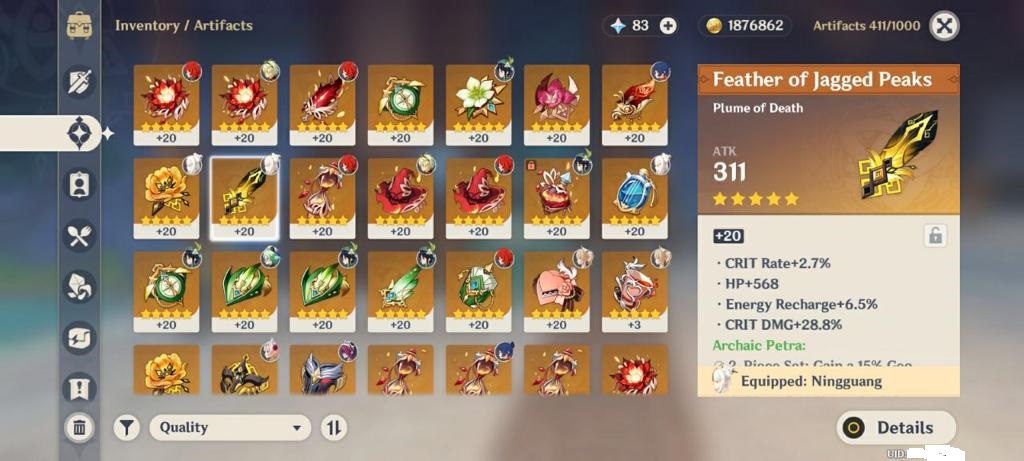This screenshot has width=1024, height=461.
Task: Open the Quality sort dropdown
Action: click(230, 428)
